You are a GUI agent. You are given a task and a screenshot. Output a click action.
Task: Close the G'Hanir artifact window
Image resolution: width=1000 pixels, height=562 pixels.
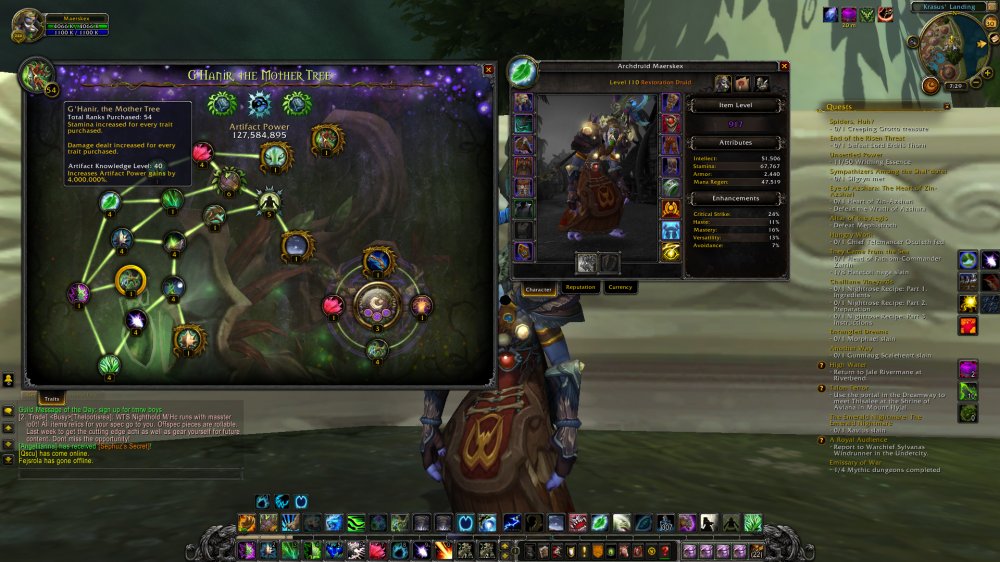488,70
